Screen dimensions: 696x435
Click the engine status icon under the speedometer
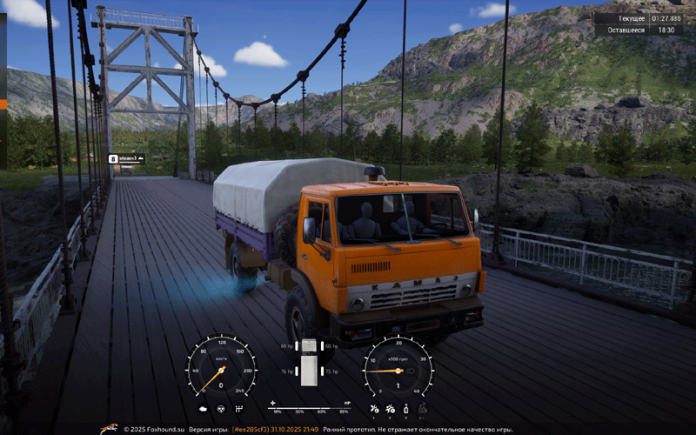[204, 408]
